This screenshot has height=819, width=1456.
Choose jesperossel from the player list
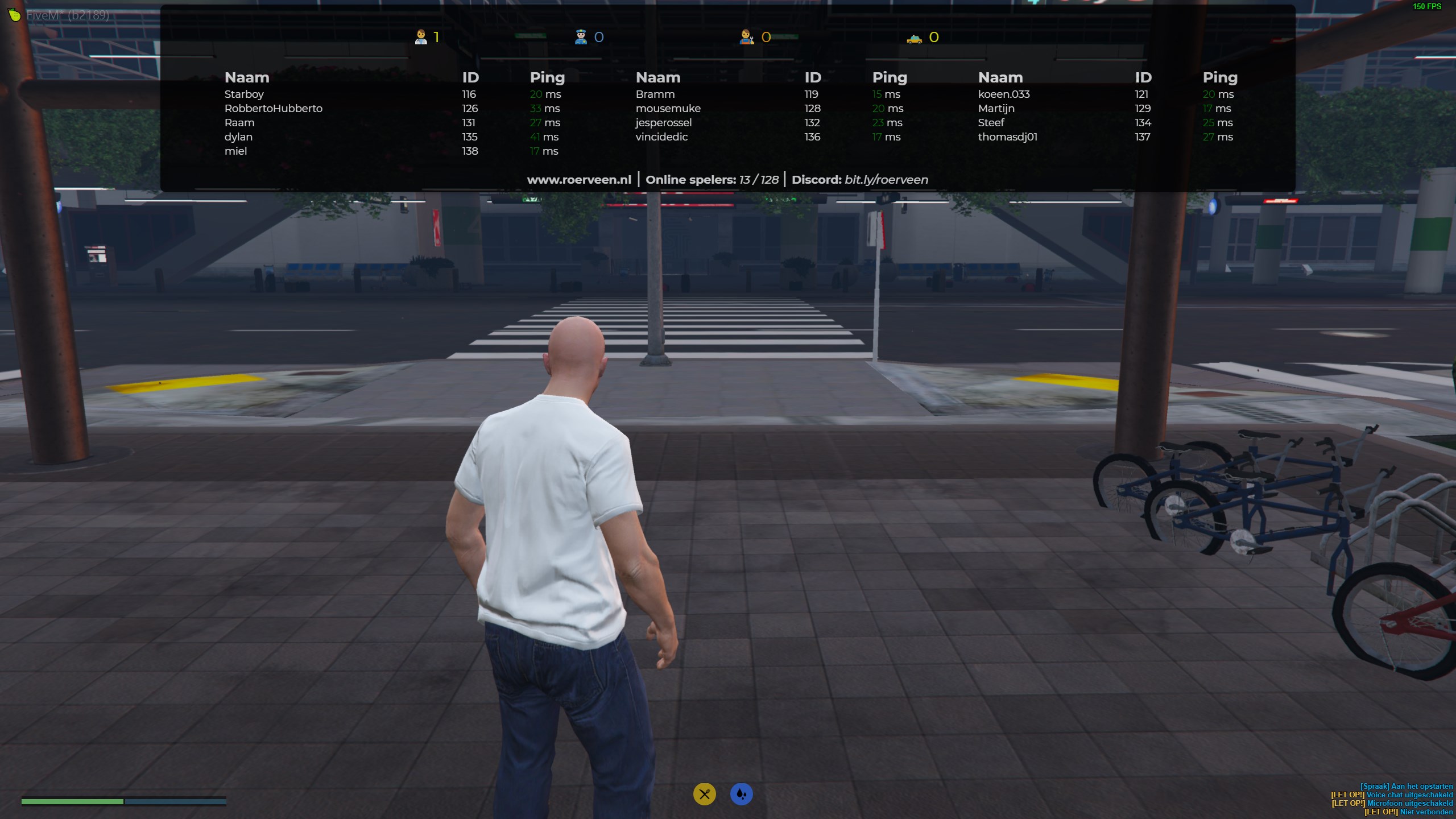pyautogui.click(x=663, y=123)
